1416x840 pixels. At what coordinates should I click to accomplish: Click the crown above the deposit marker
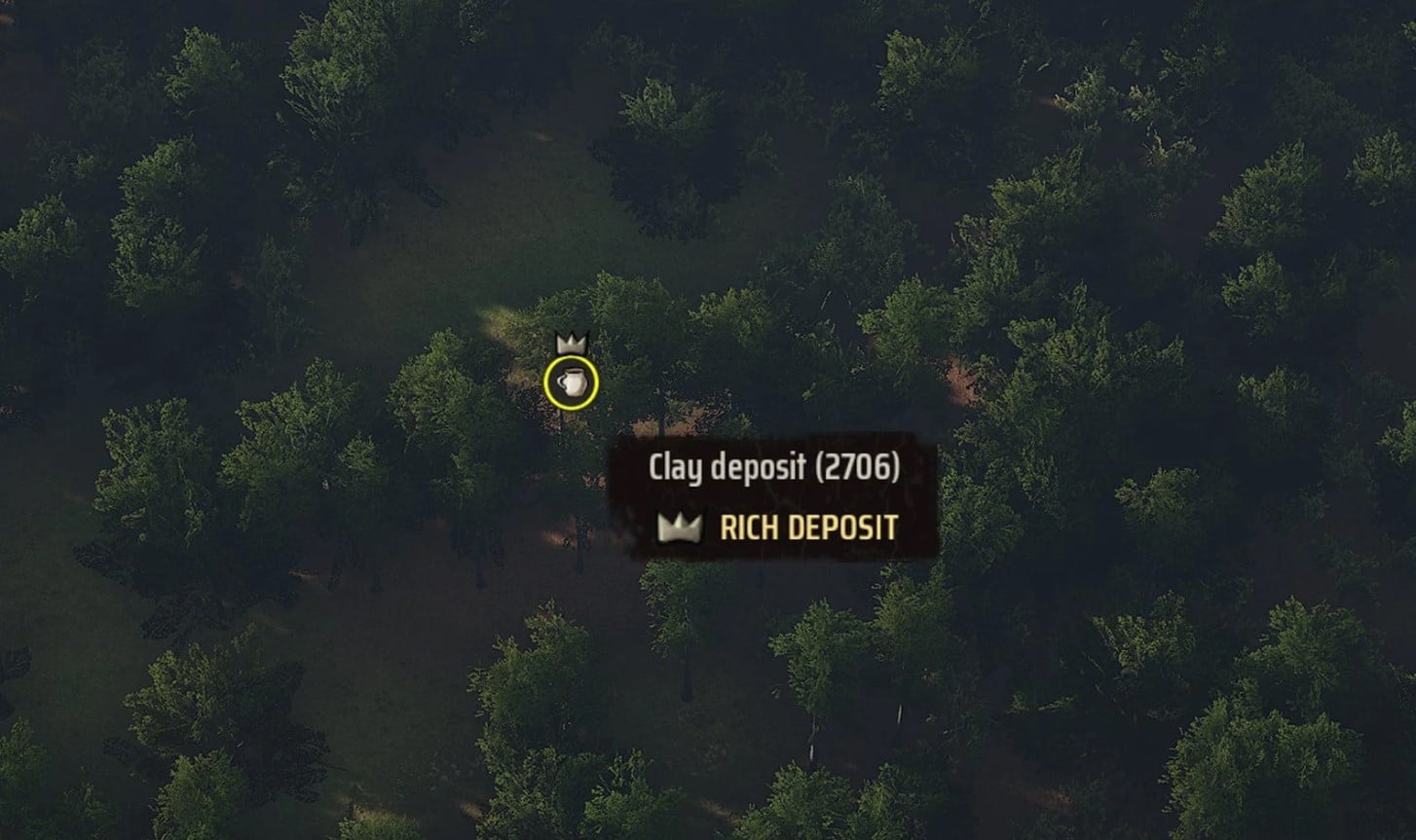(x=569, y=346)
